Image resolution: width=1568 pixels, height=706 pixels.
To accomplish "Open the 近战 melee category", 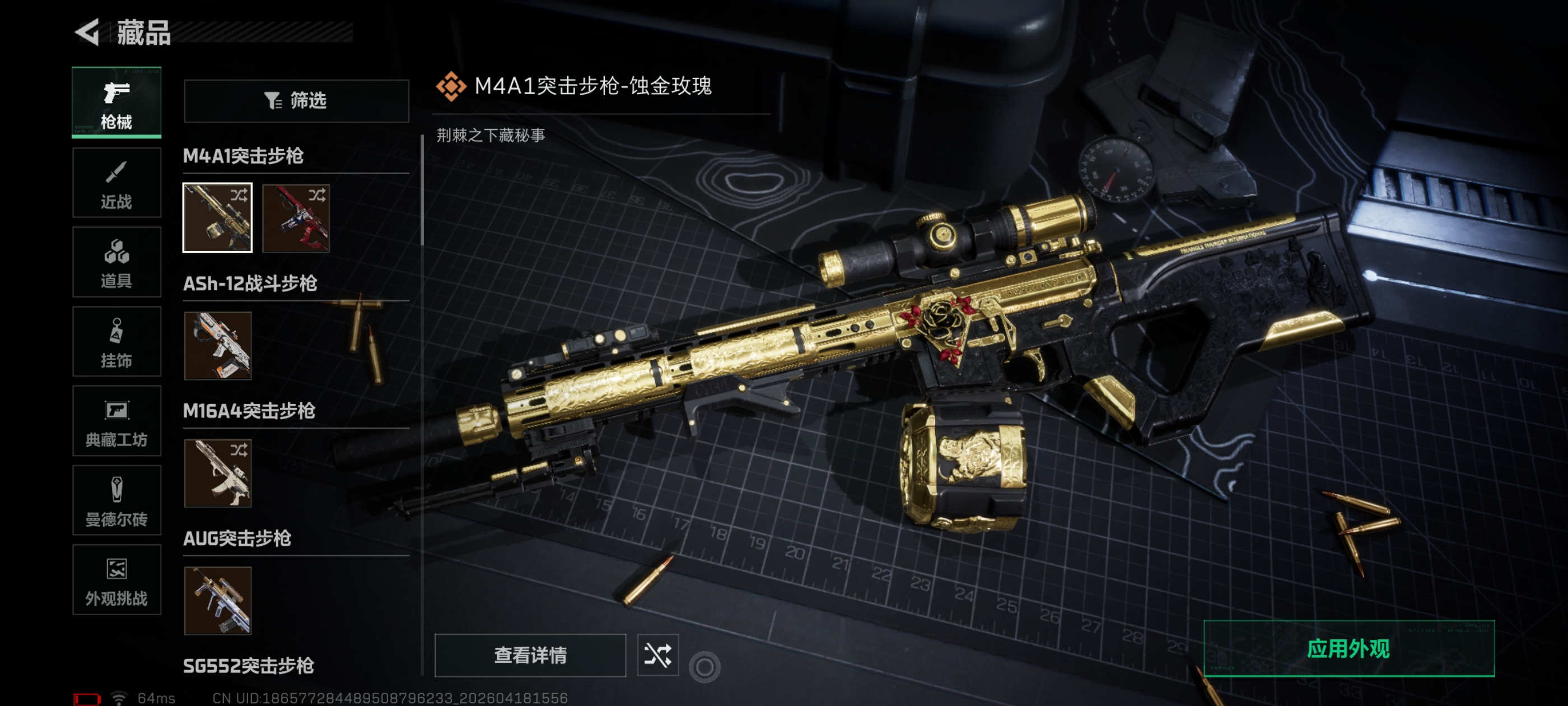I will 116,183.
